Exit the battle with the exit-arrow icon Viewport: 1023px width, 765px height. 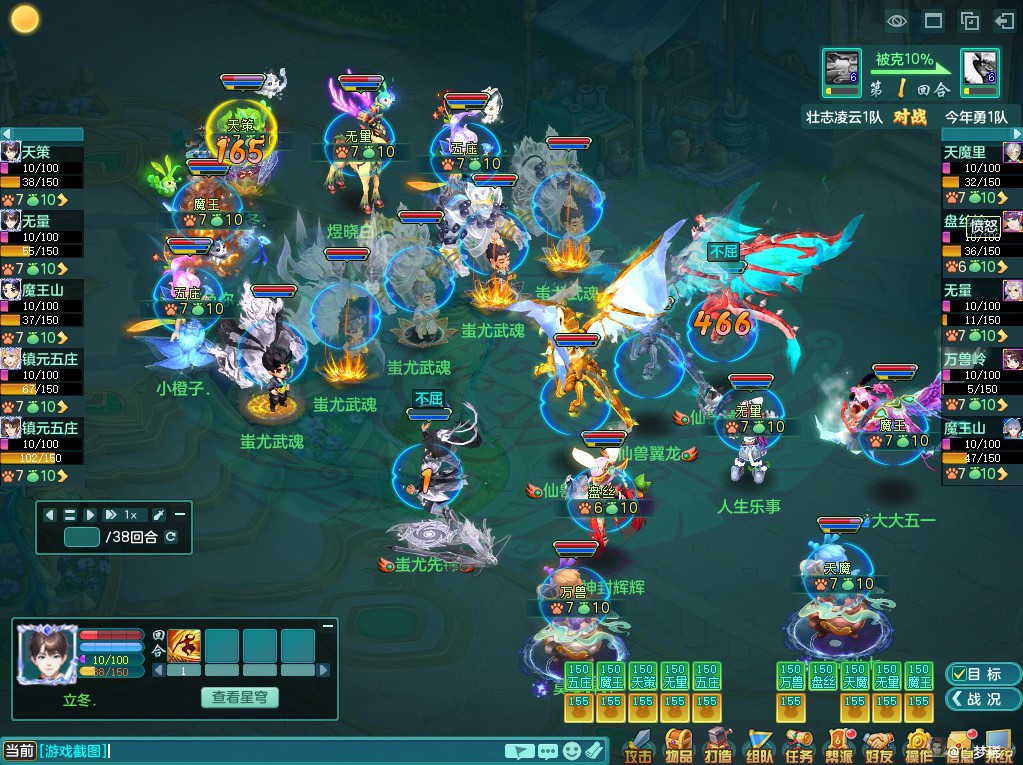pyautogui.click(x=1004, y=20)
